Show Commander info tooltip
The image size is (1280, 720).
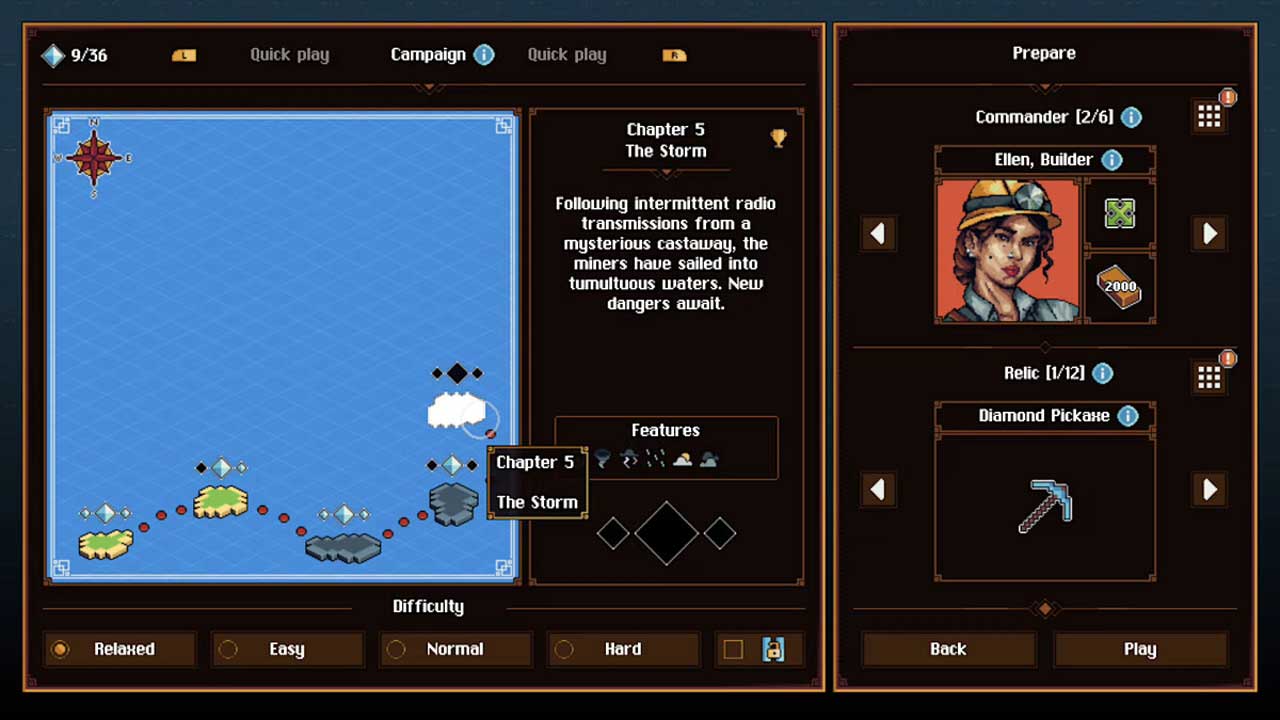tap(1131, 117)
